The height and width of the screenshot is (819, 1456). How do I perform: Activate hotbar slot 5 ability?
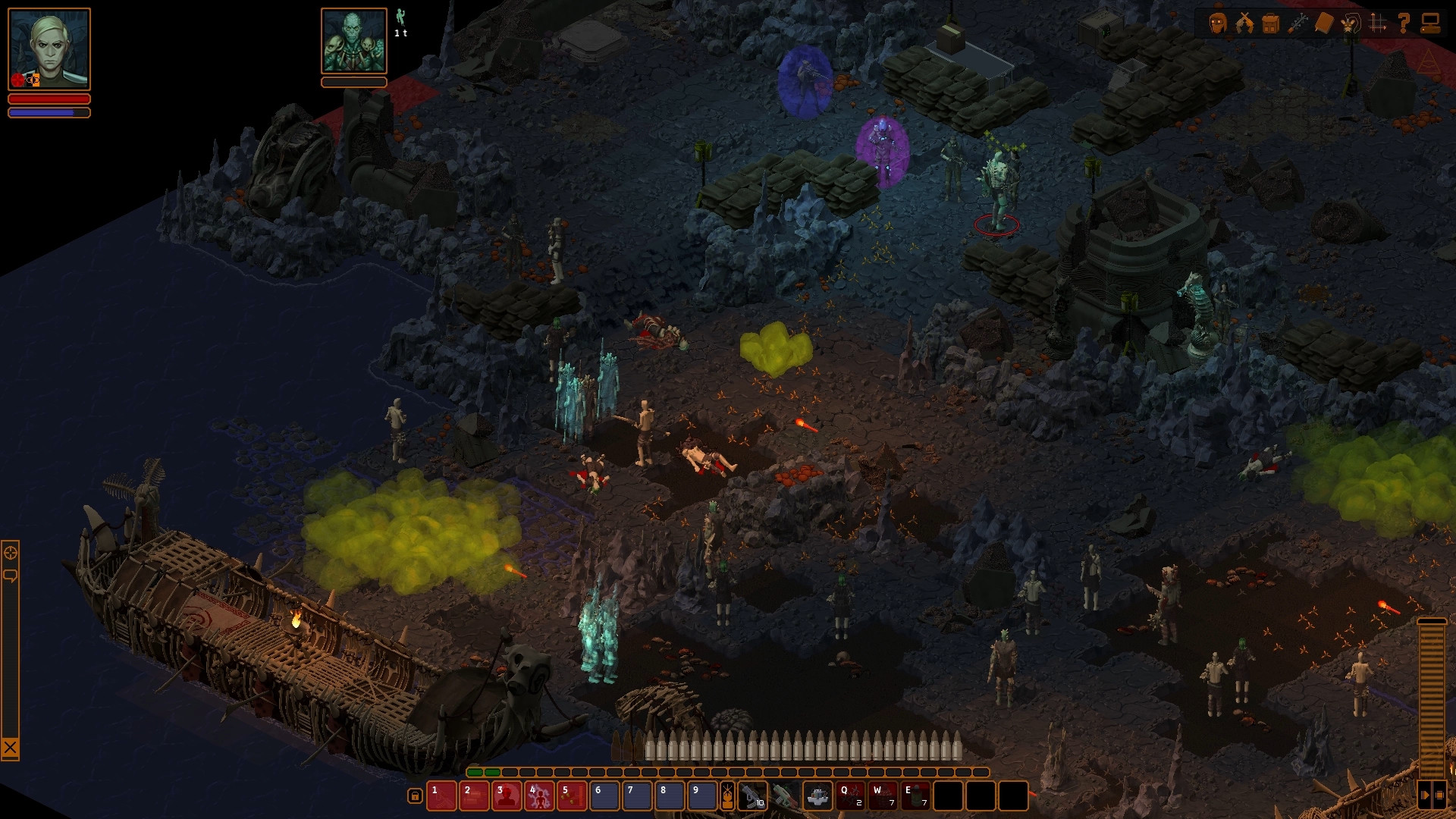(x=572, y=796)
